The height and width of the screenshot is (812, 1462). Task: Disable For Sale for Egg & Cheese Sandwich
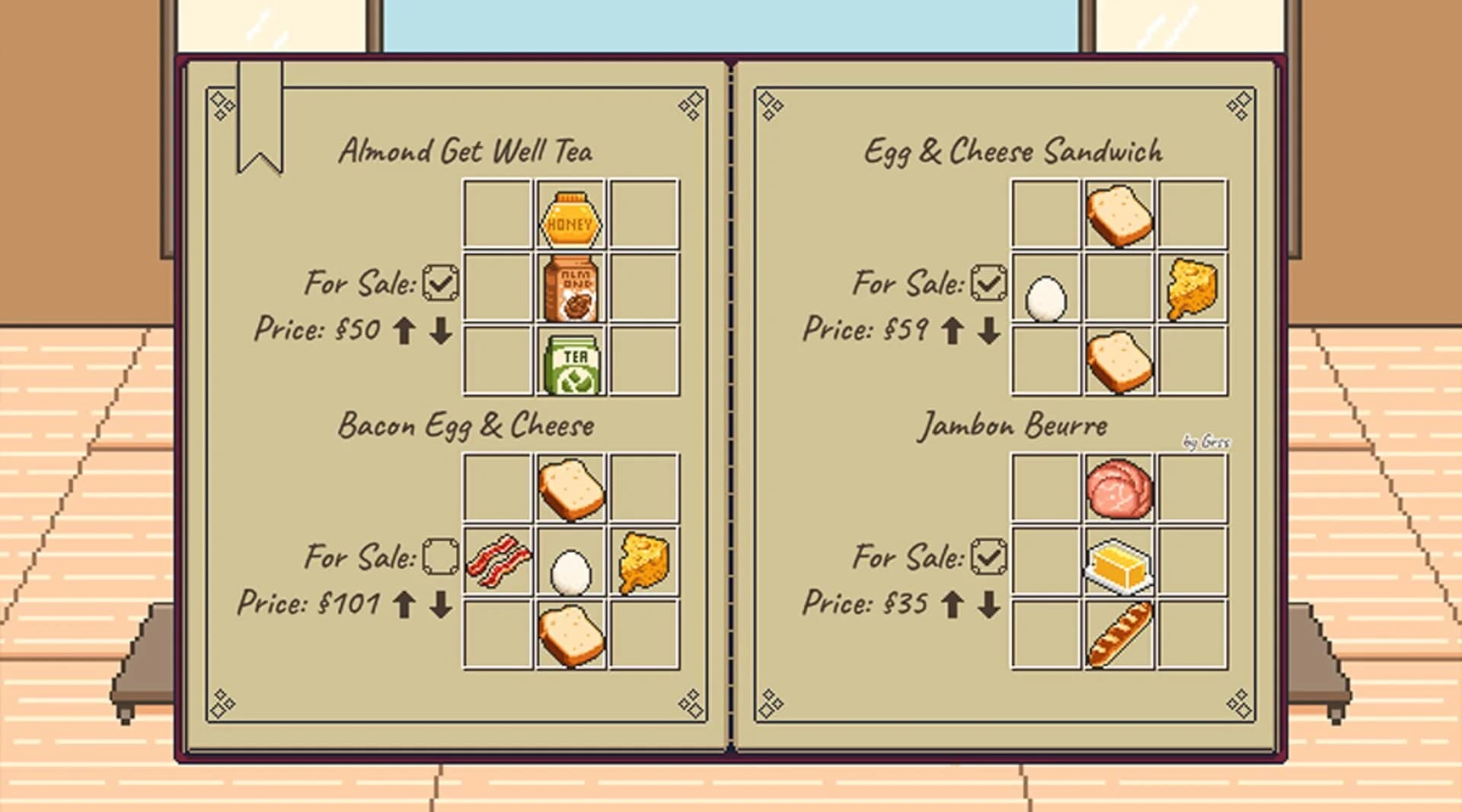pyautogui.click(x=988, y=282)
